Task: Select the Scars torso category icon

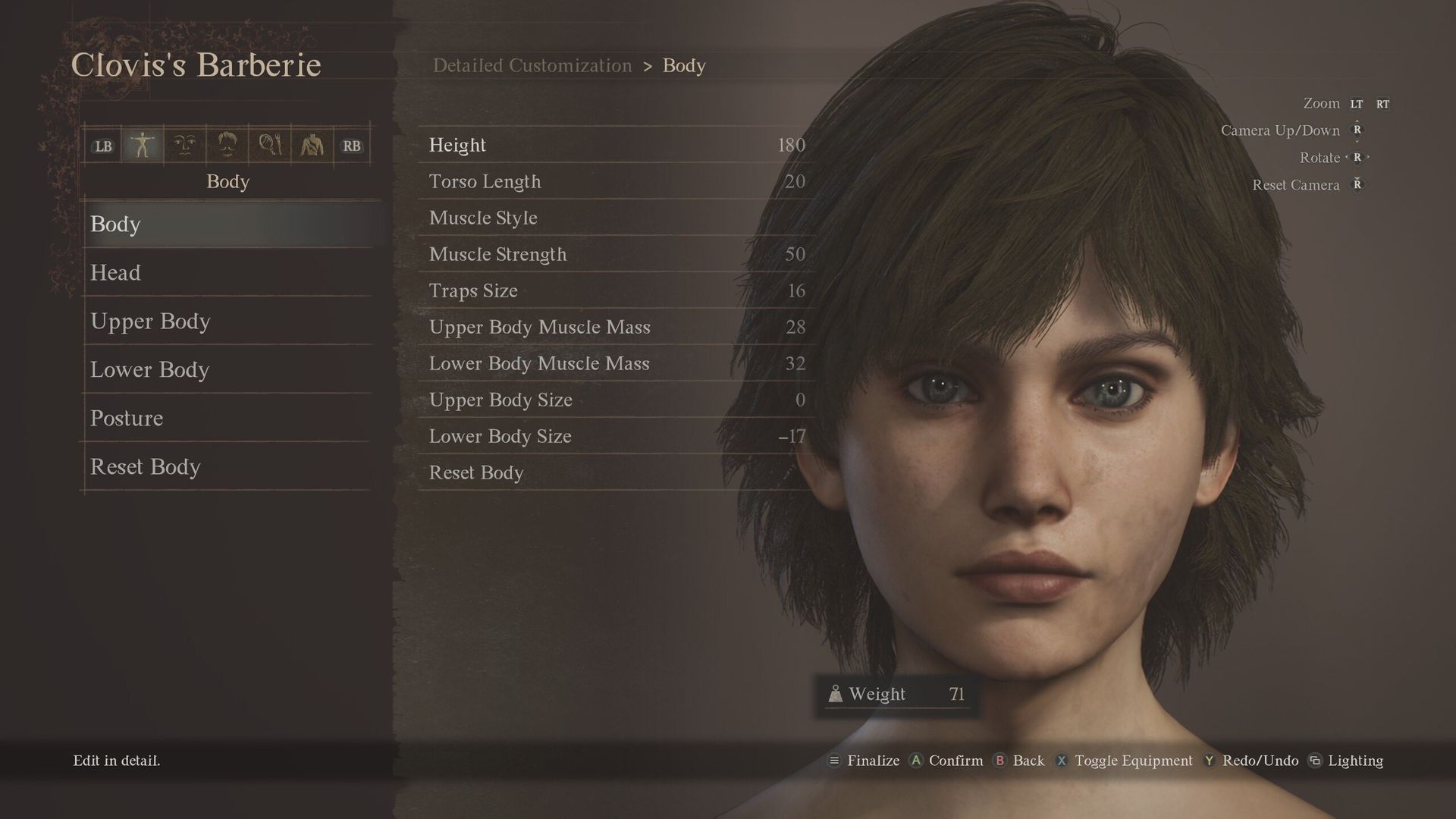Action: 311,145
